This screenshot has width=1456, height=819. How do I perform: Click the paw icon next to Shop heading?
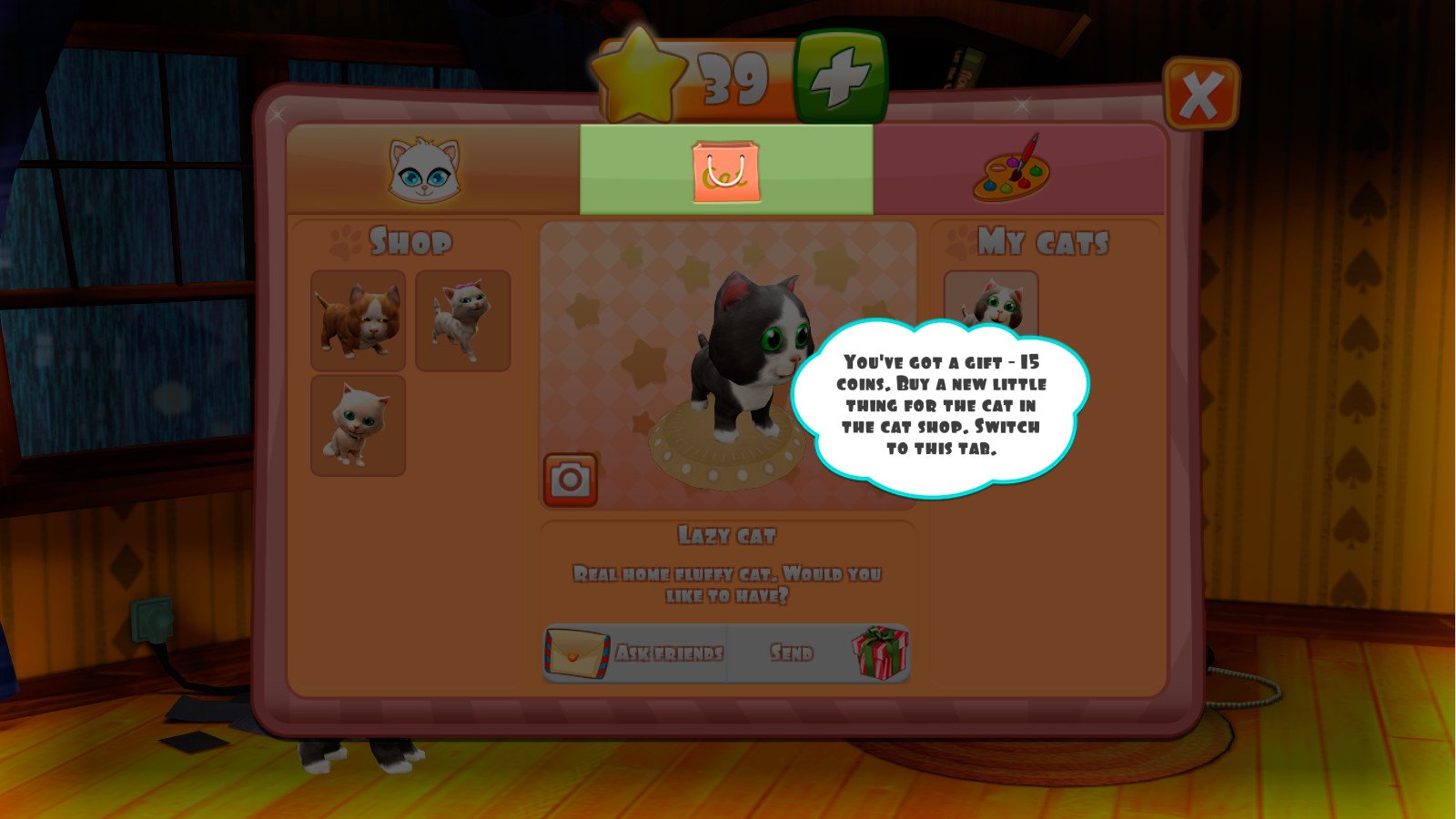[347, 239]
